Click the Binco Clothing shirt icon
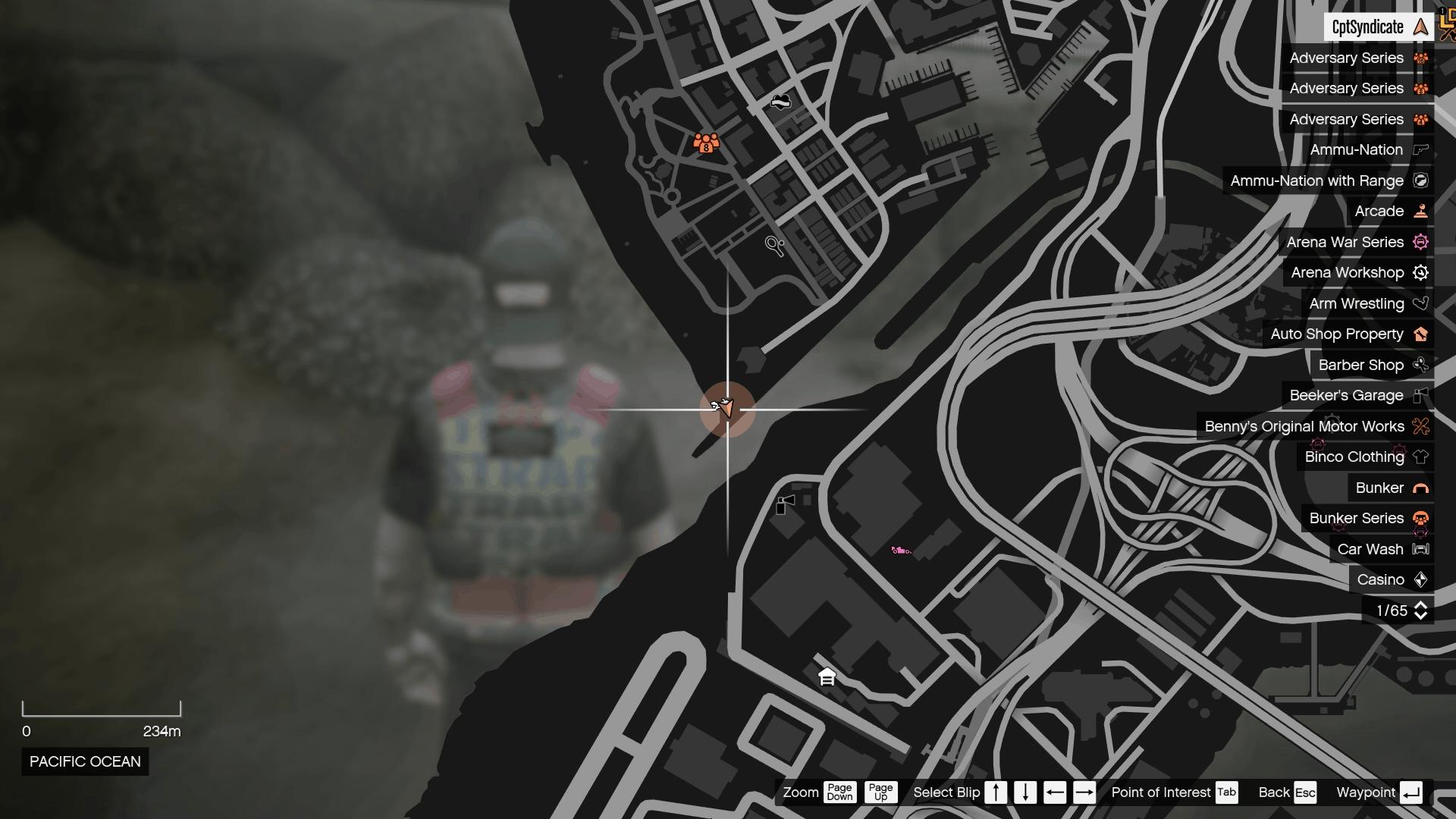The width and height of the screenshot is (1456, 819). coord(1421,457)
